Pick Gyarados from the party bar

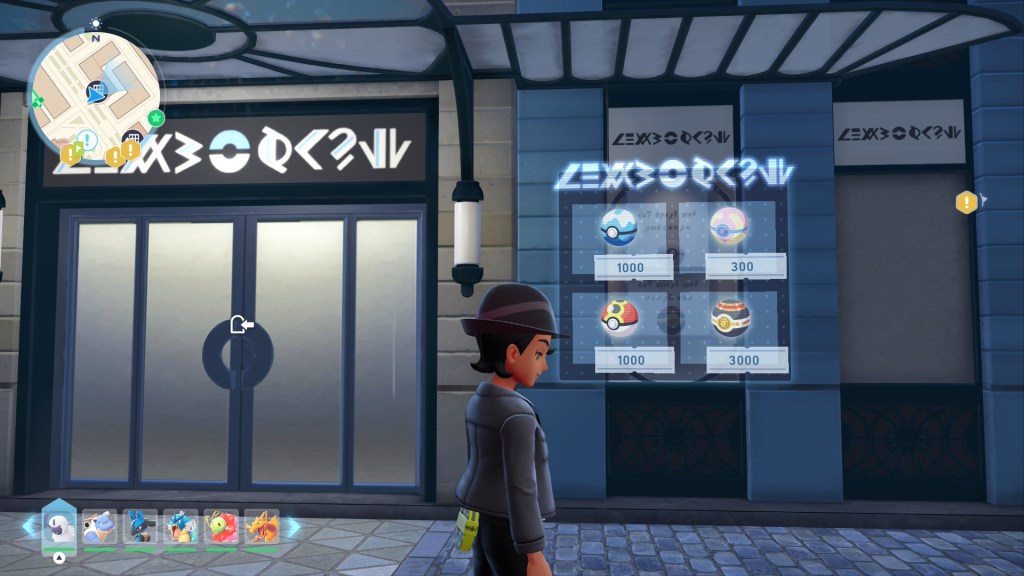tap(181, 526)
